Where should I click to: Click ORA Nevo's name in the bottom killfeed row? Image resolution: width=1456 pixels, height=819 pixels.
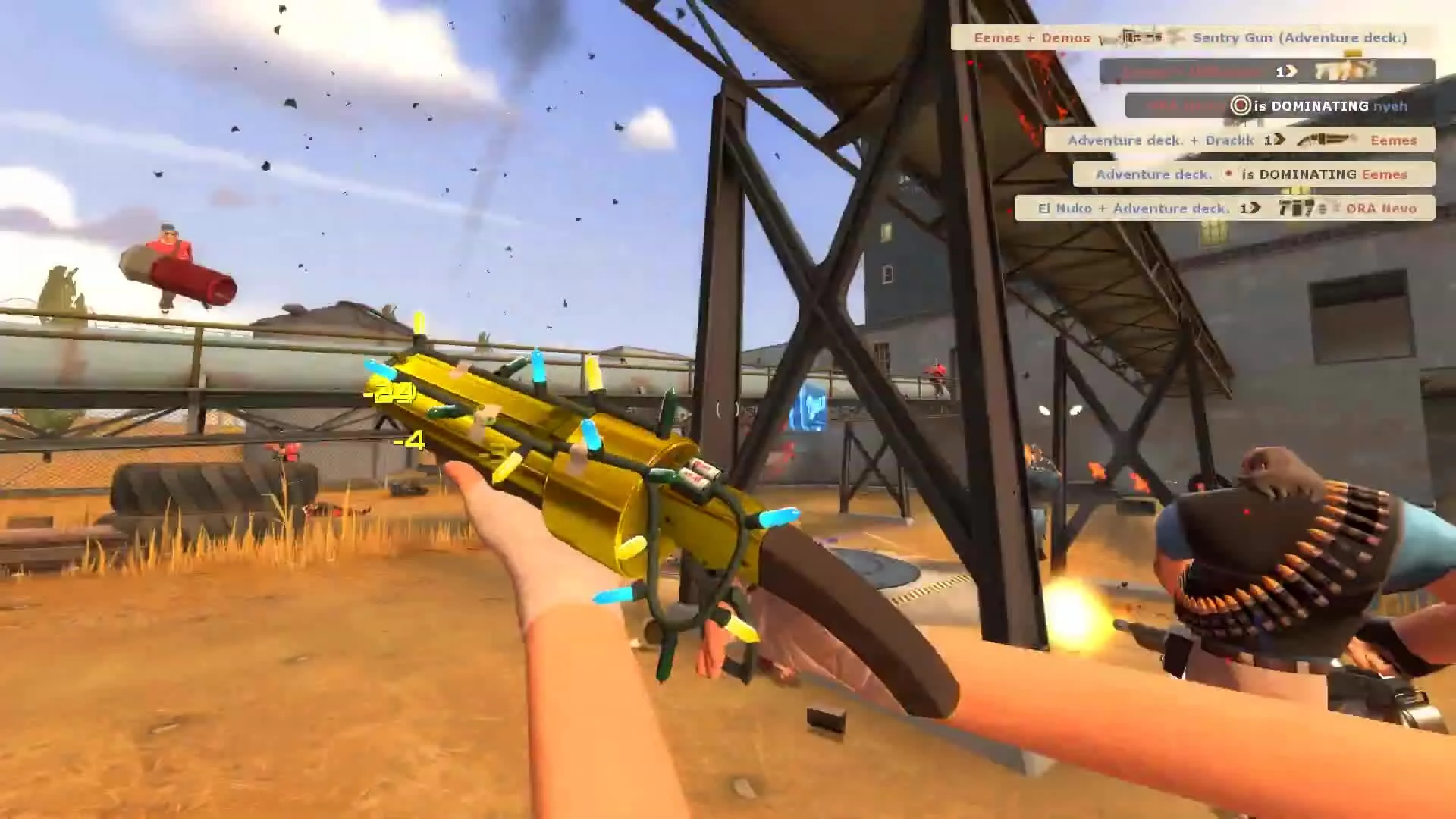click(1382, 208)
